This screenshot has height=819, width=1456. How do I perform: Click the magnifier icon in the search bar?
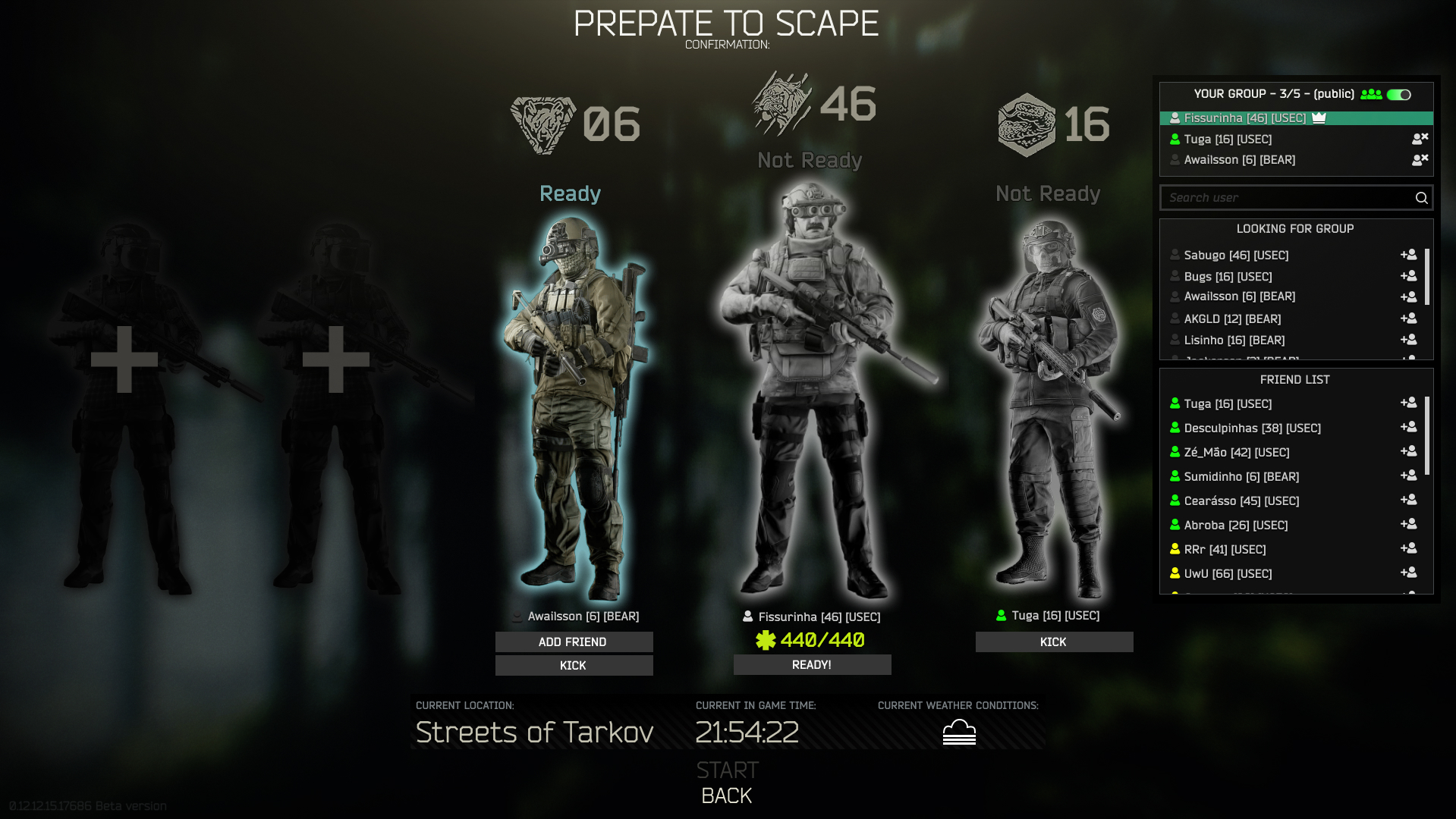[x=1420, y=197]
